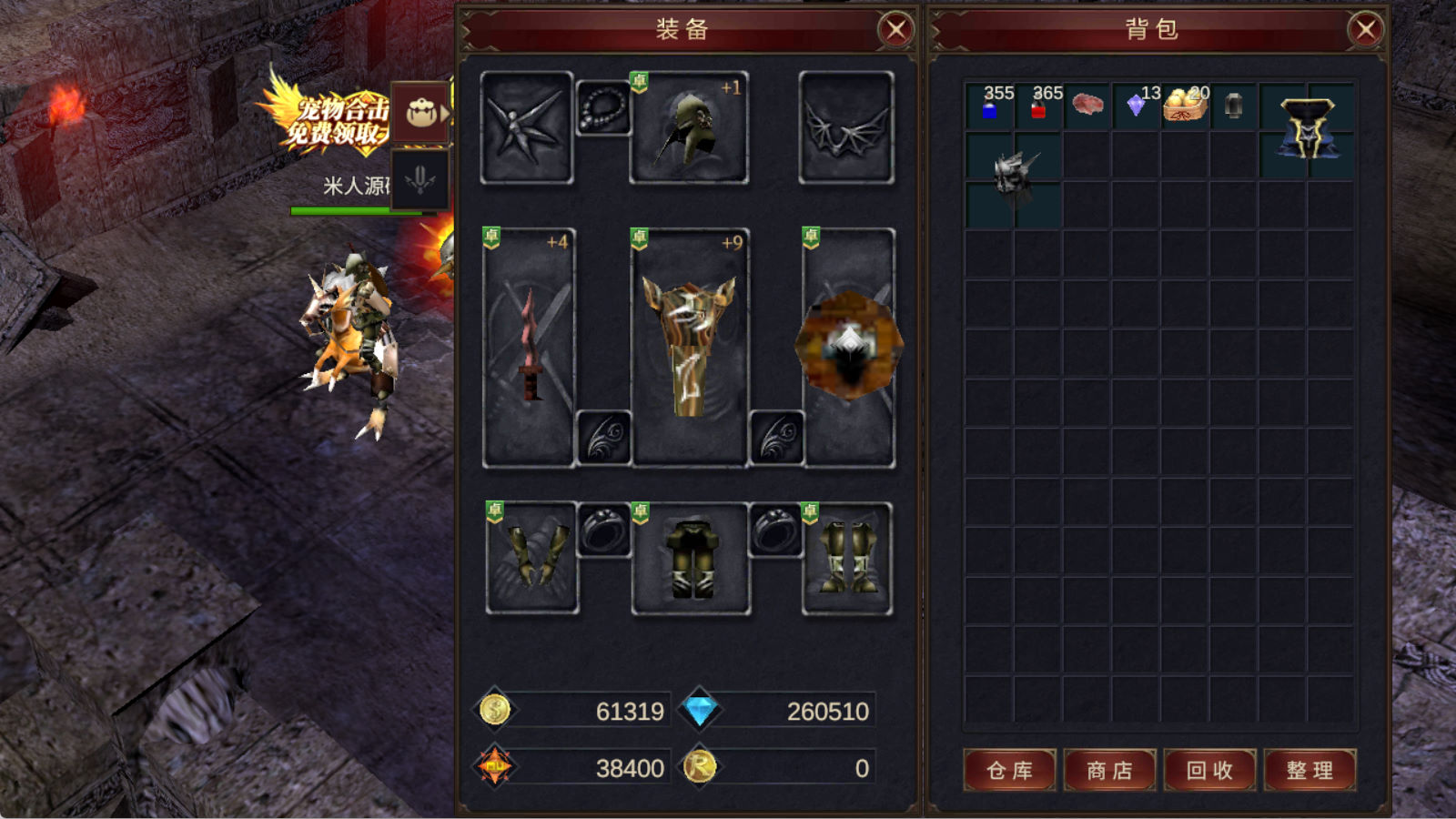Select the blue armor in backpack
This screenshot has height=819, width=1456.
[1307, 129]
